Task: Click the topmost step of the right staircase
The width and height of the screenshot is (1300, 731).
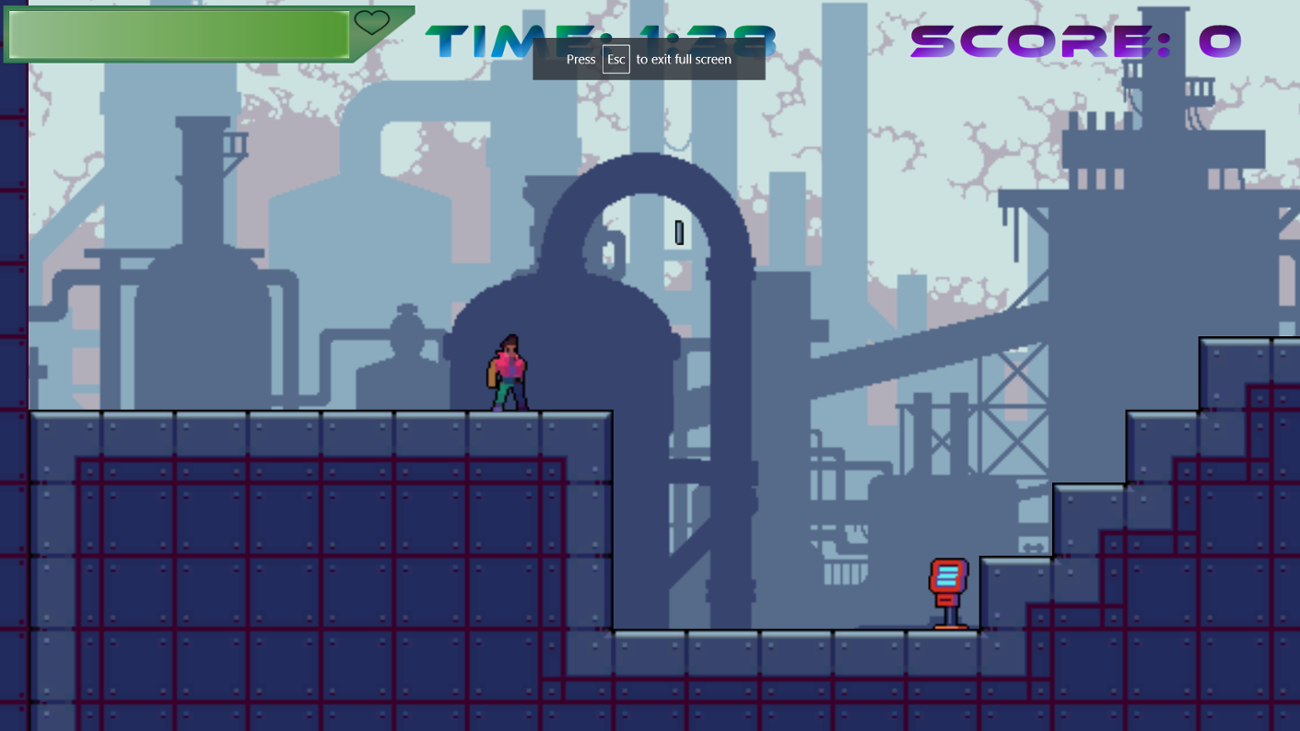Action: coord(1240,360)
